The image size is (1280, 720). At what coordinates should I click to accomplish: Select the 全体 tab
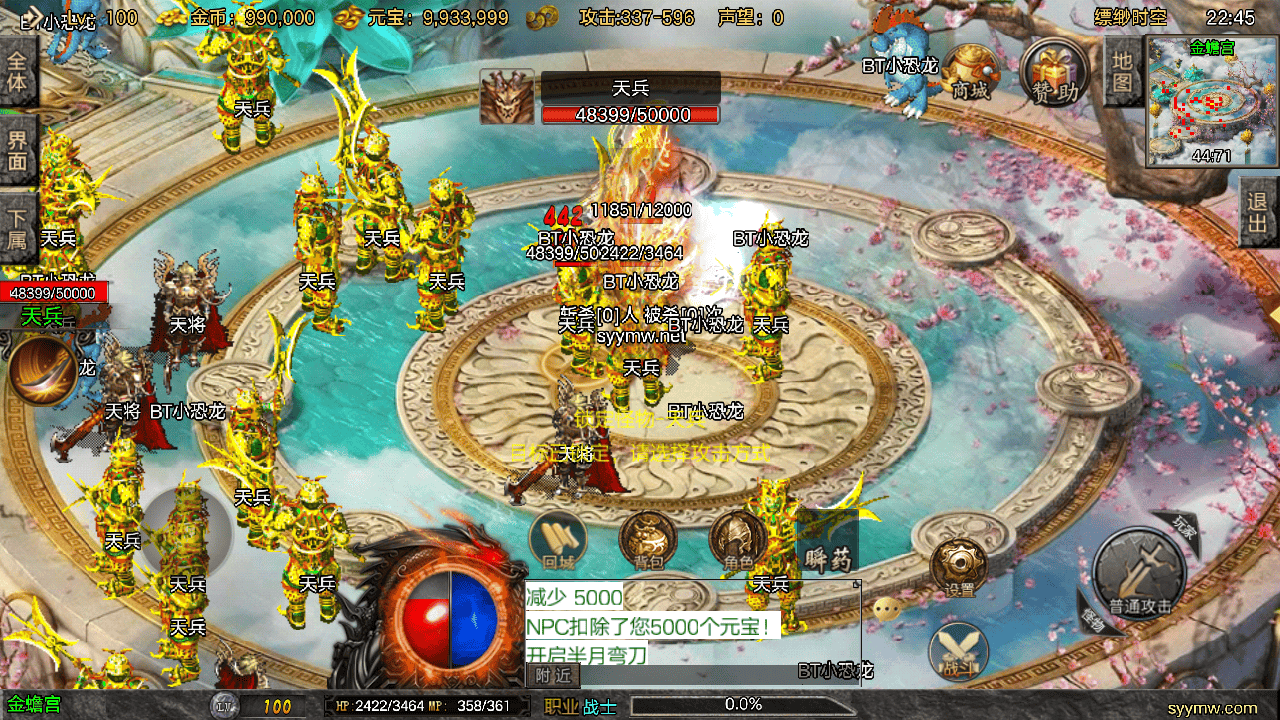pos(18,71)
